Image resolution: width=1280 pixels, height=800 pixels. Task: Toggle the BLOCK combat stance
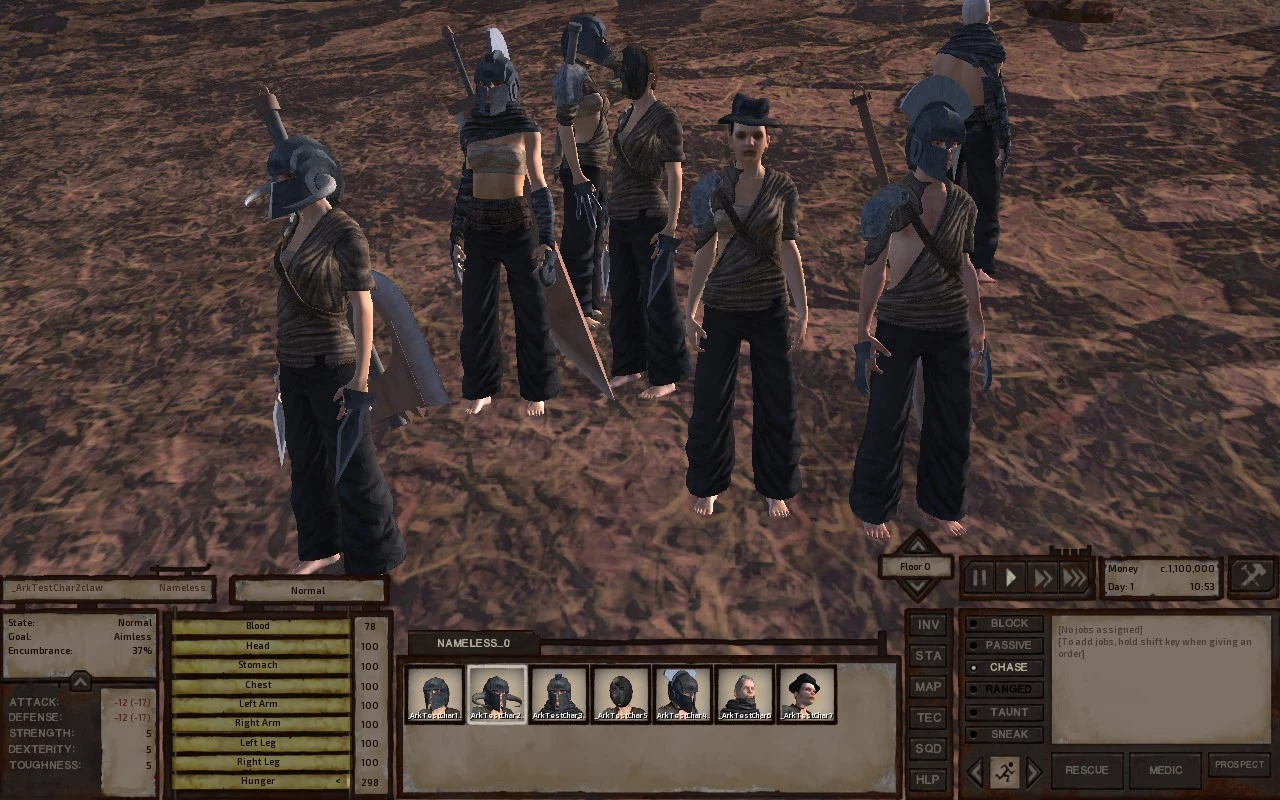(1008, 623)
